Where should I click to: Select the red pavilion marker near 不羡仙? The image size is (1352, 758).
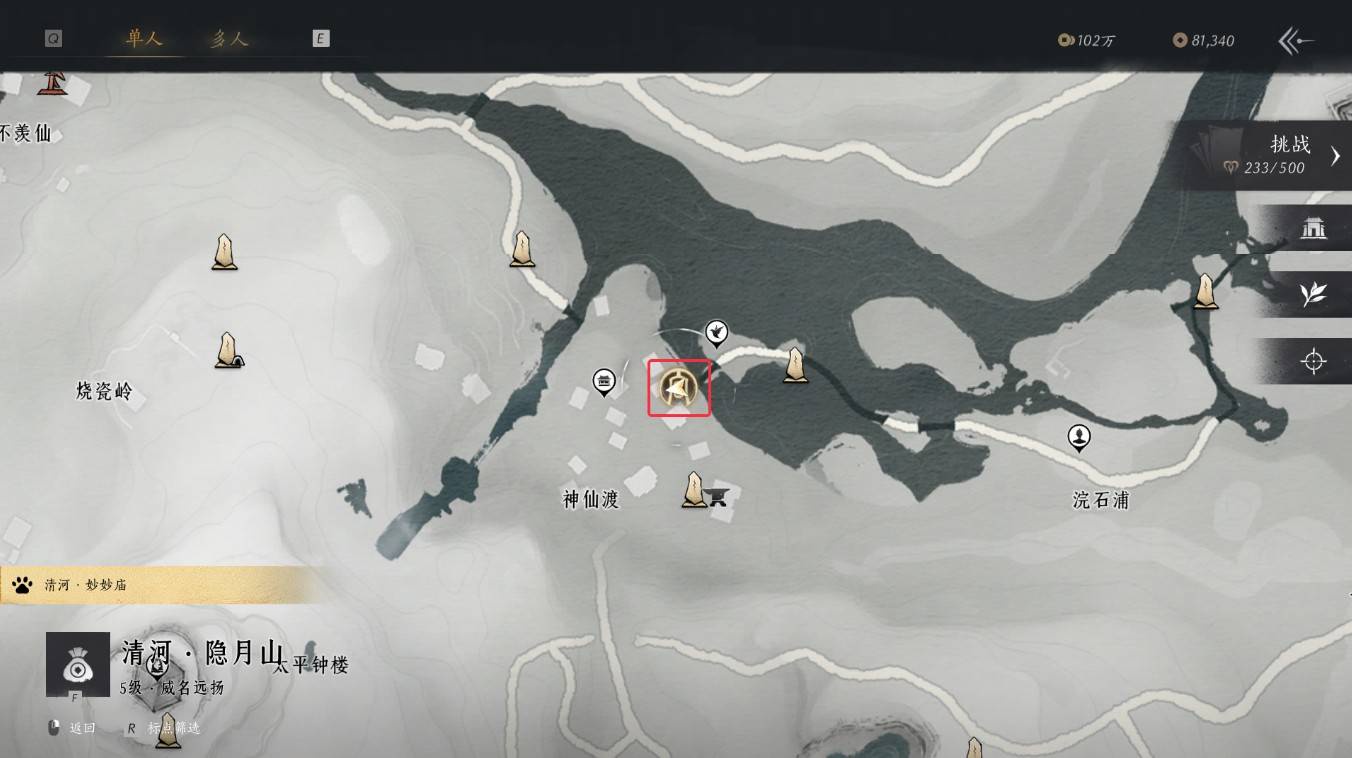(x=50, y=82)
